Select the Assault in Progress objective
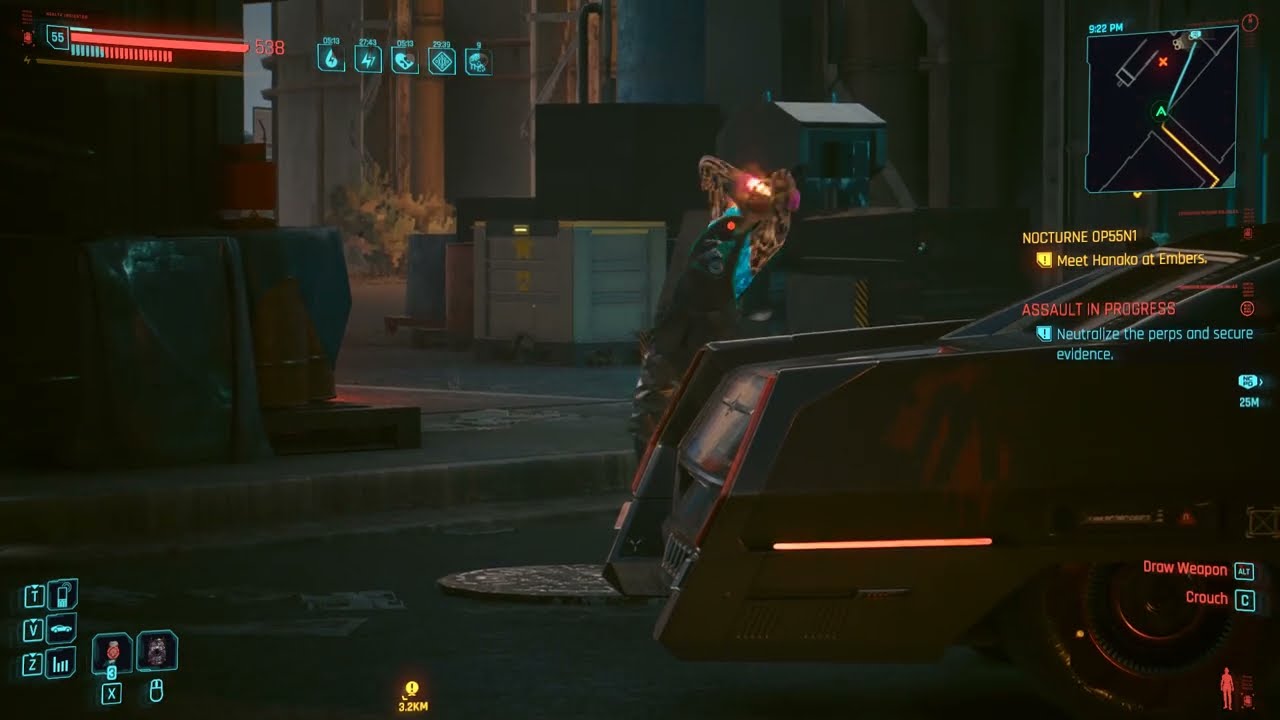This screenshot has width=1280, height=720. coord(1098,309)
